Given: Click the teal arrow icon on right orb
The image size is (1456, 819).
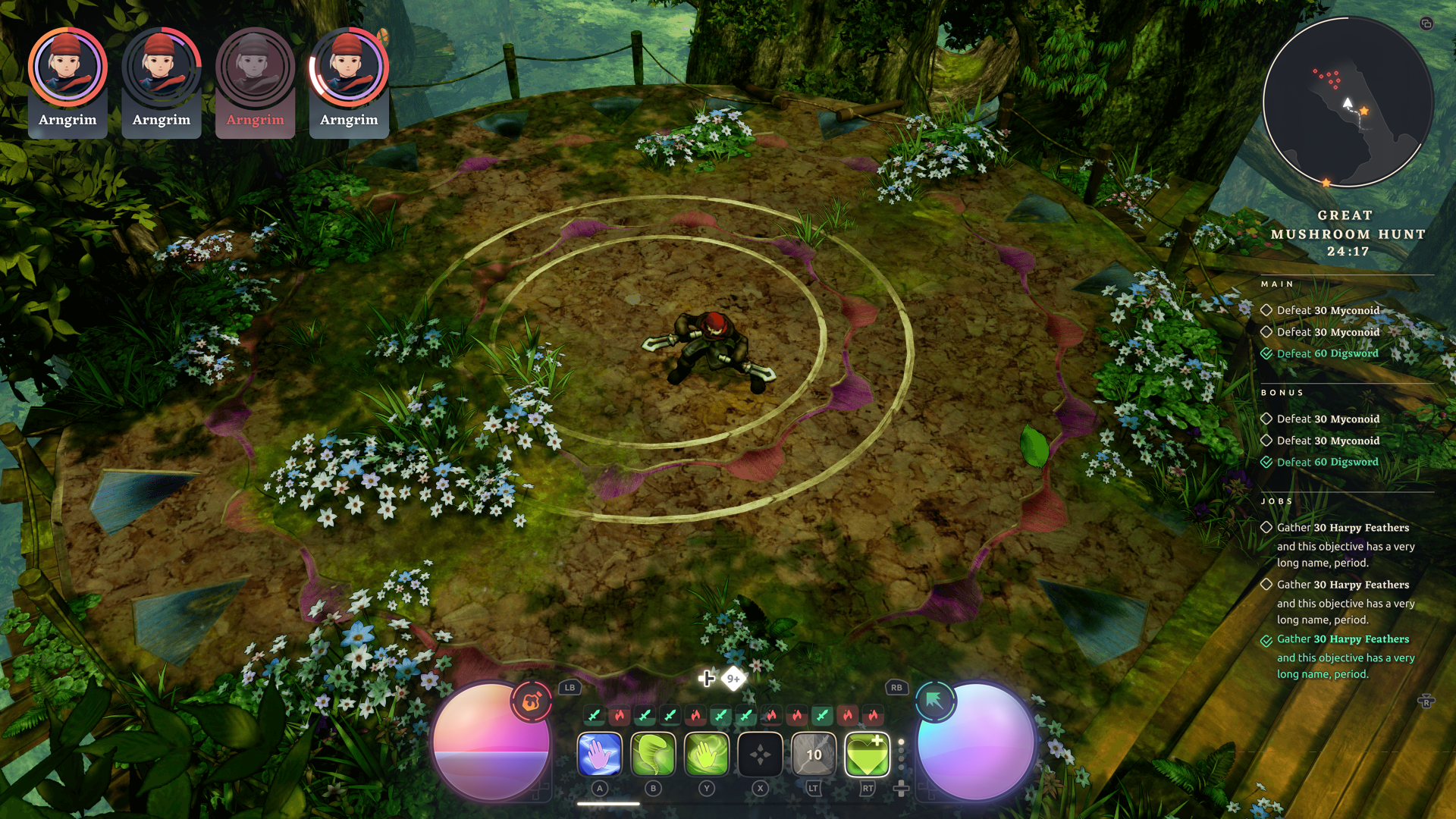Looking at the screenshot, I should pos(935,701).
